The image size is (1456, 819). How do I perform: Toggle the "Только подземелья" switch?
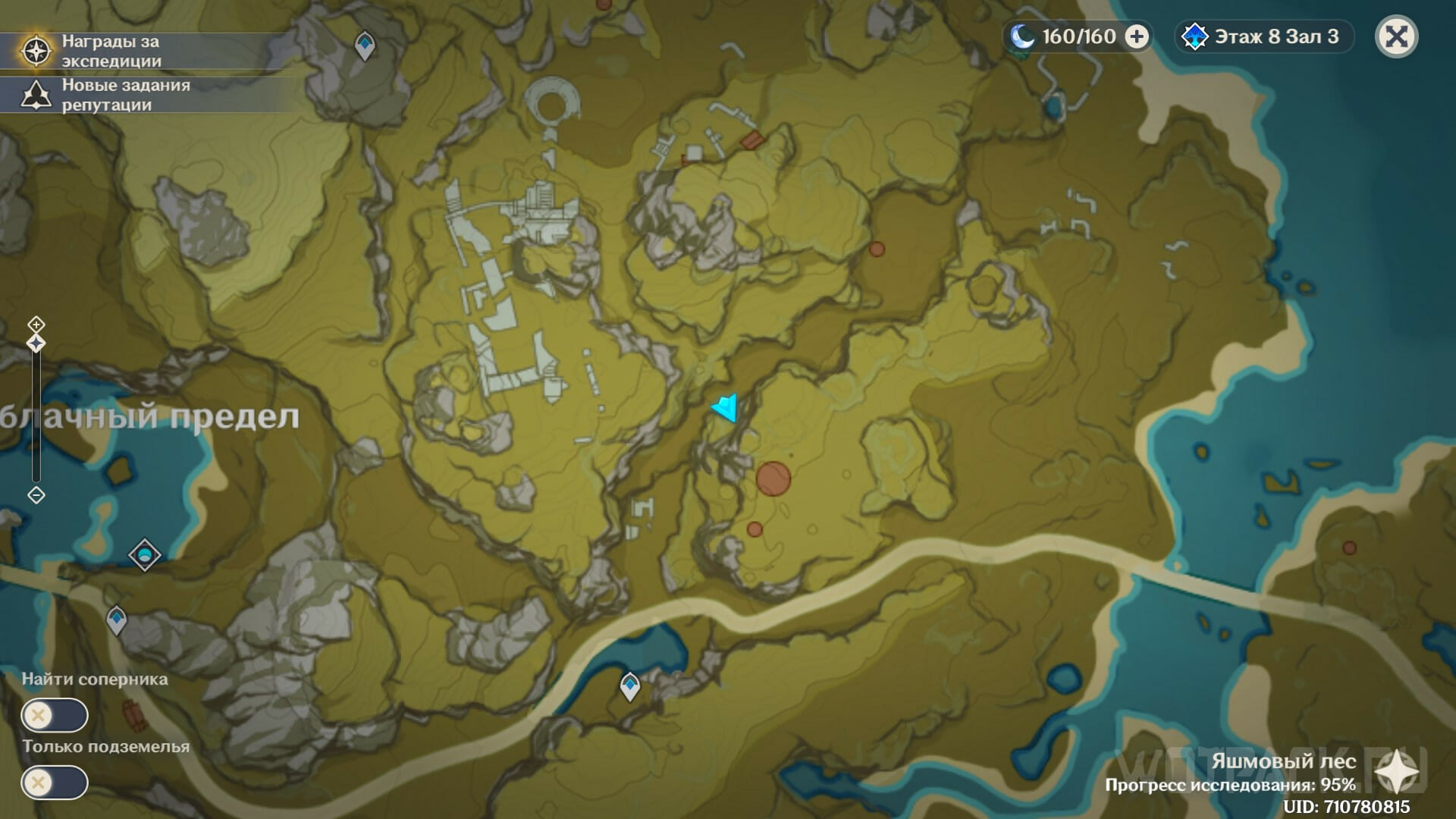[55, 783]
